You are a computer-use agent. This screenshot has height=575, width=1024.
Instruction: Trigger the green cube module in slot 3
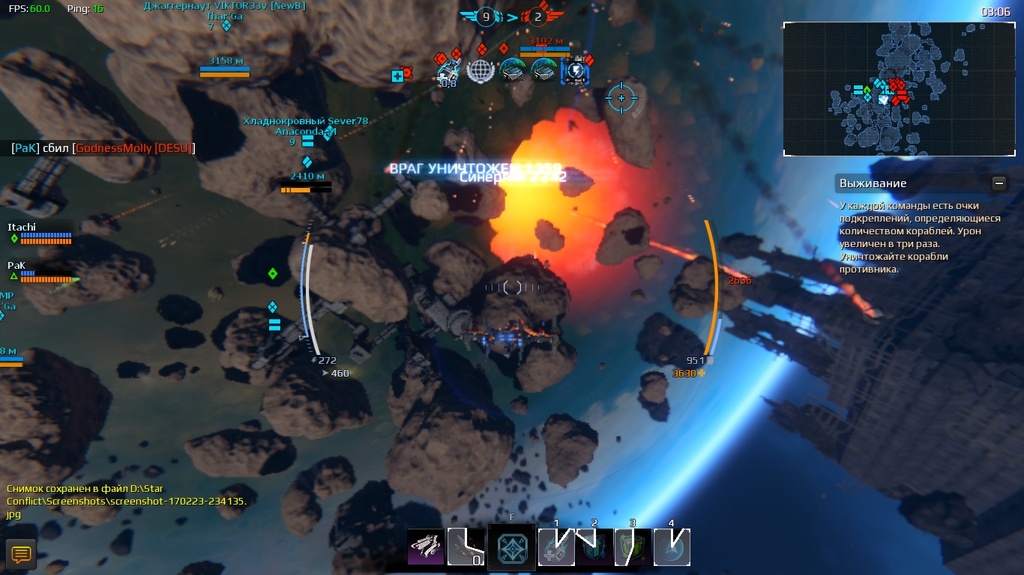tap(633, 547)
